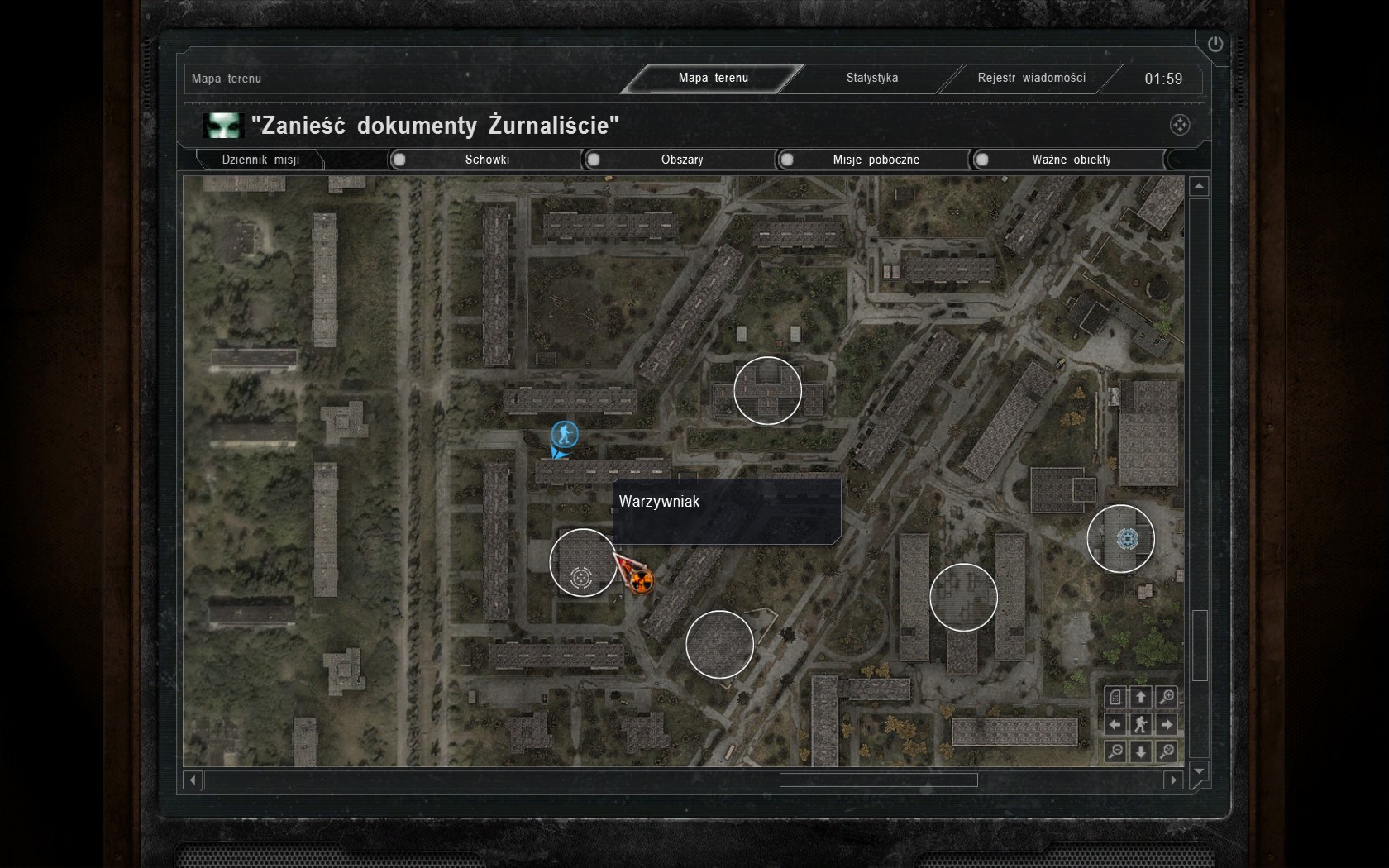This screenshot has width=1389, height=868.
Task: Pan the map left with arrow button
Action: (1115, 724)
